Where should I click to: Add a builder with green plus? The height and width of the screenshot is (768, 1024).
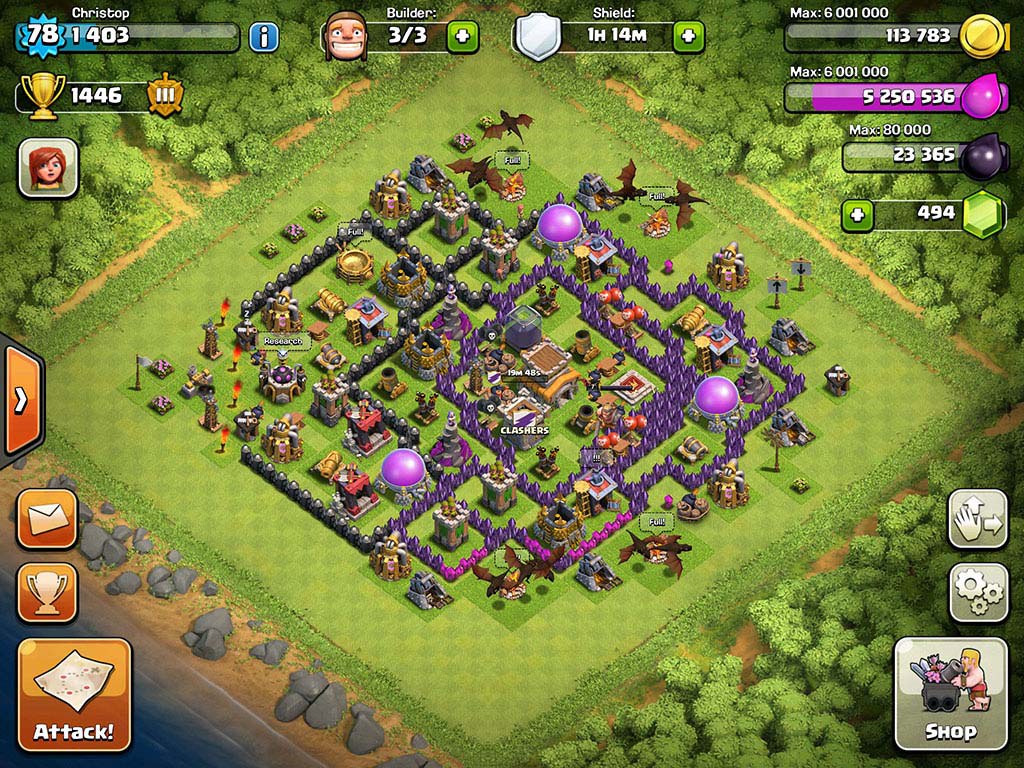click(x=462, y=37)
